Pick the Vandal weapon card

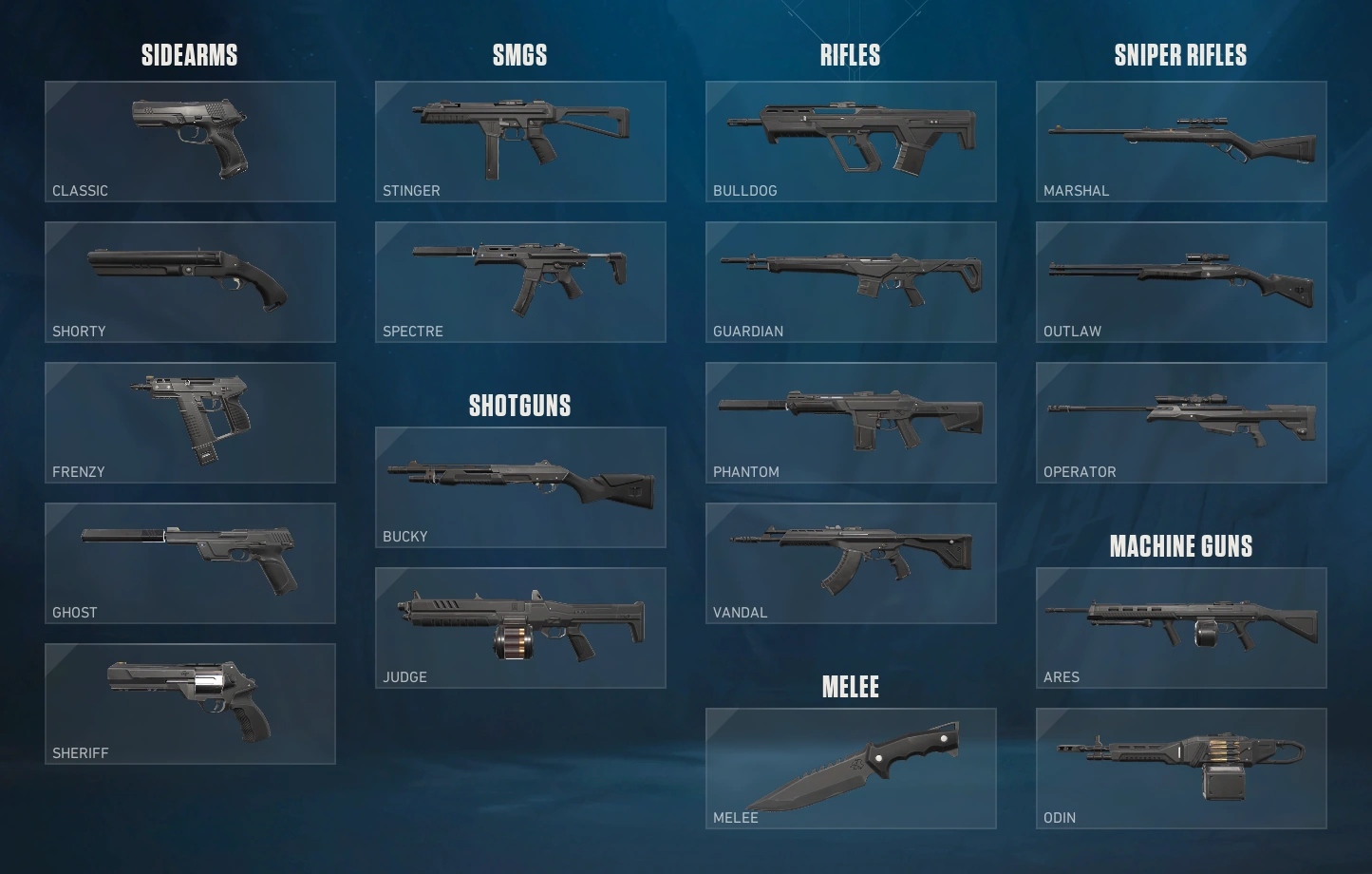click(x=850, y=562)
